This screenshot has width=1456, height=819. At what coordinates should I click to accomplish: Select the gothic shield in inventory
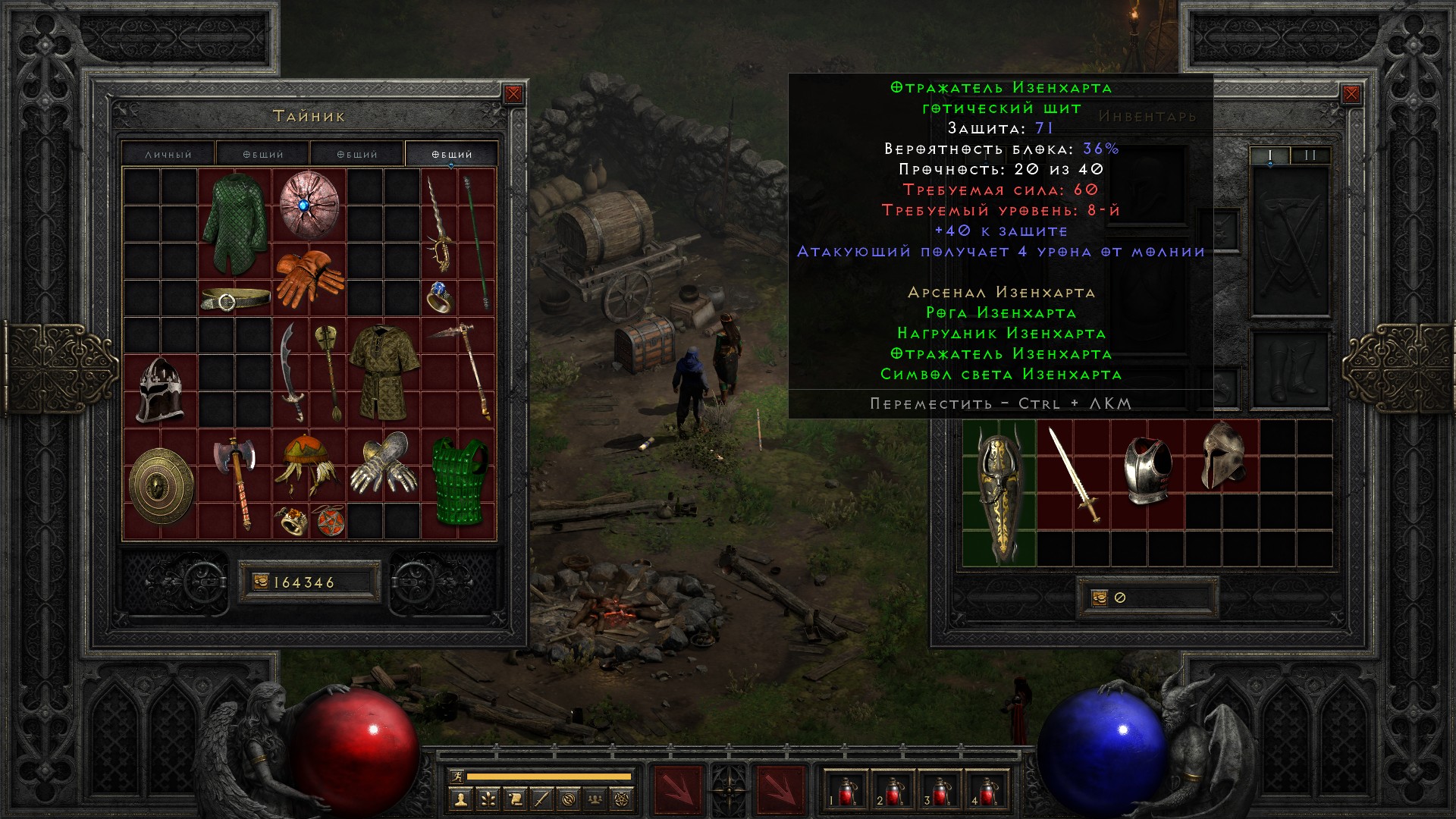pos(999,493)
